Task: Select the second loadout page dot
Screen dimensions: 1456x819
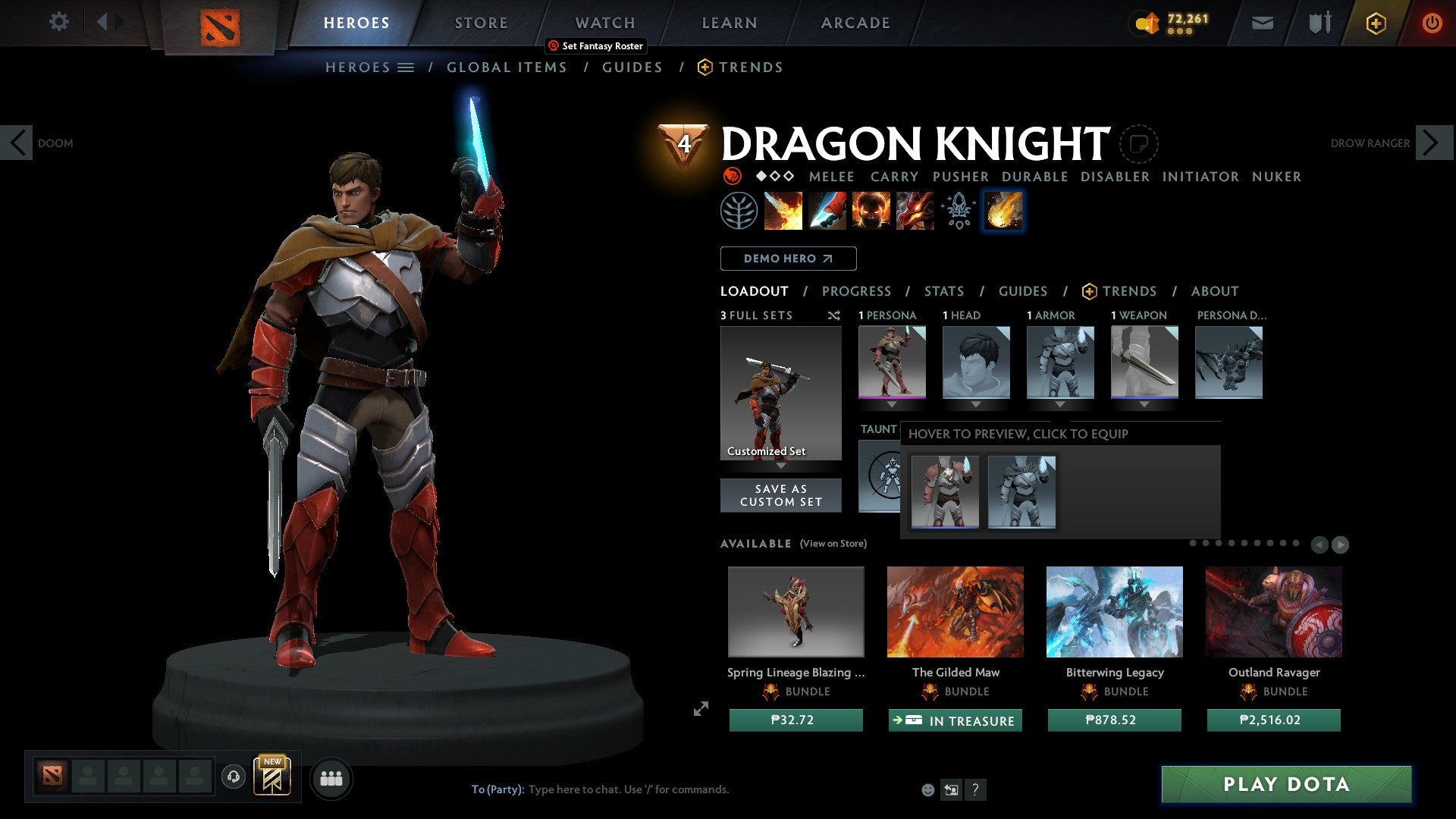Action: click(x=1206, y=543)
